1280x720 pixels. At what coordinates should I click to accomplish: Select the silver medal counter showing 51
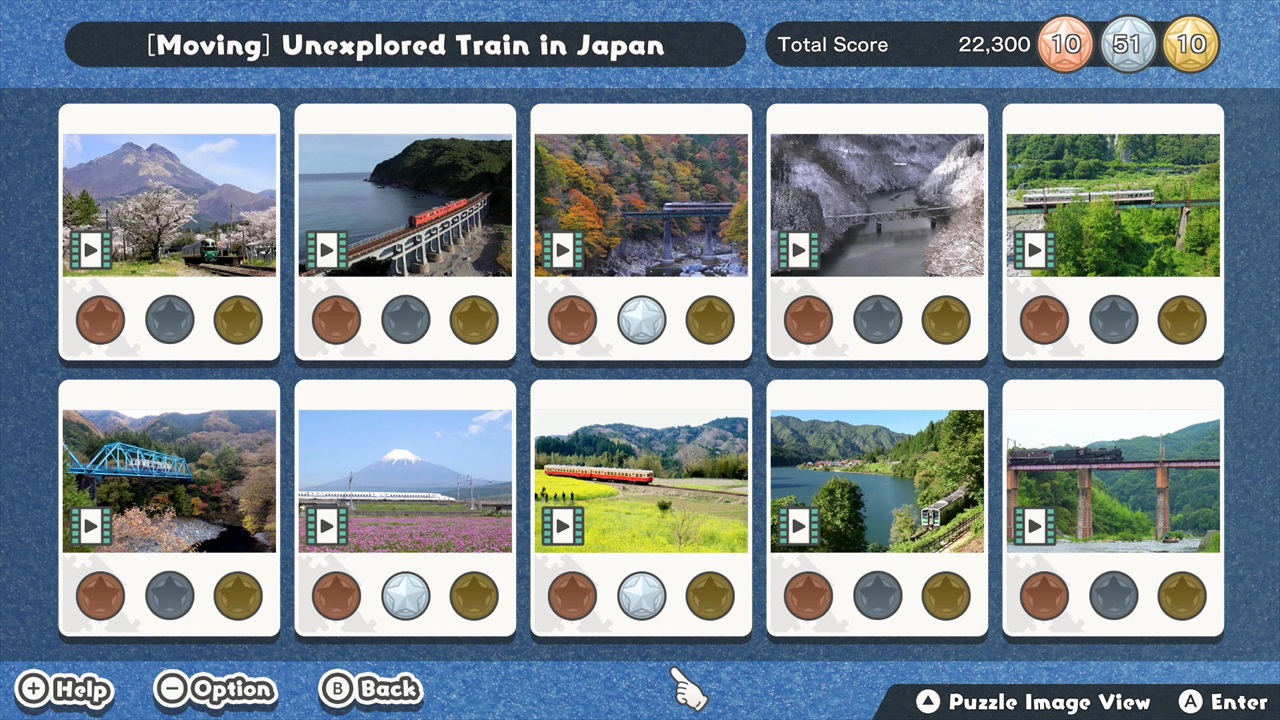click(1129, 44)
